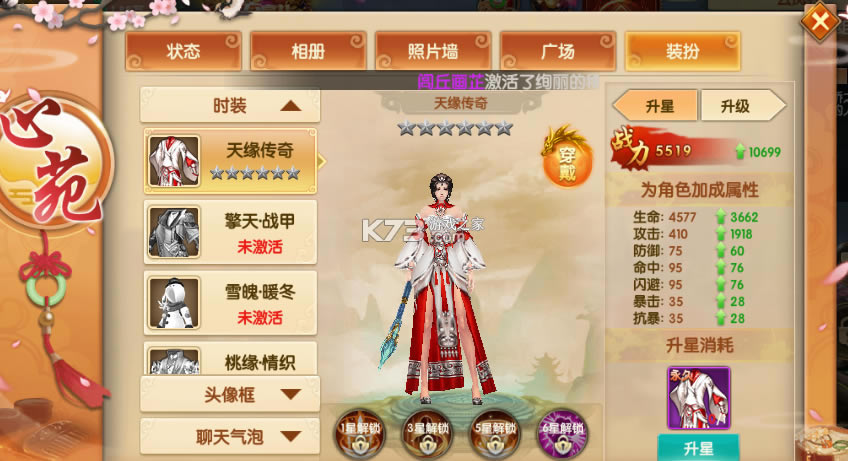Collapse the 时装 category header
The width and height of the screenshot is (848, 461).
(x=230, y=106)
